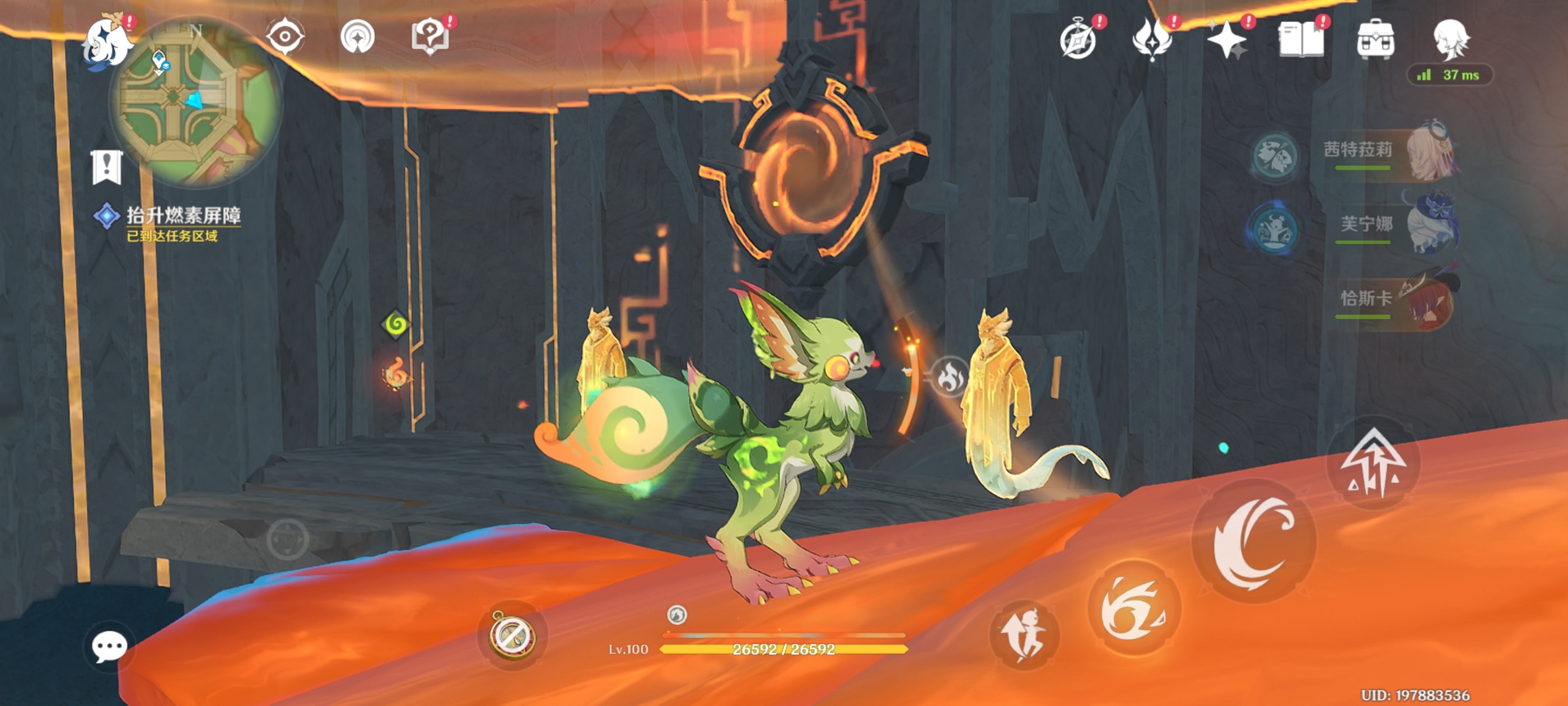Viewport: 1568px width, 706px height.
Task: Open the adventurer handbook book icon
Action: point(1301,40)
